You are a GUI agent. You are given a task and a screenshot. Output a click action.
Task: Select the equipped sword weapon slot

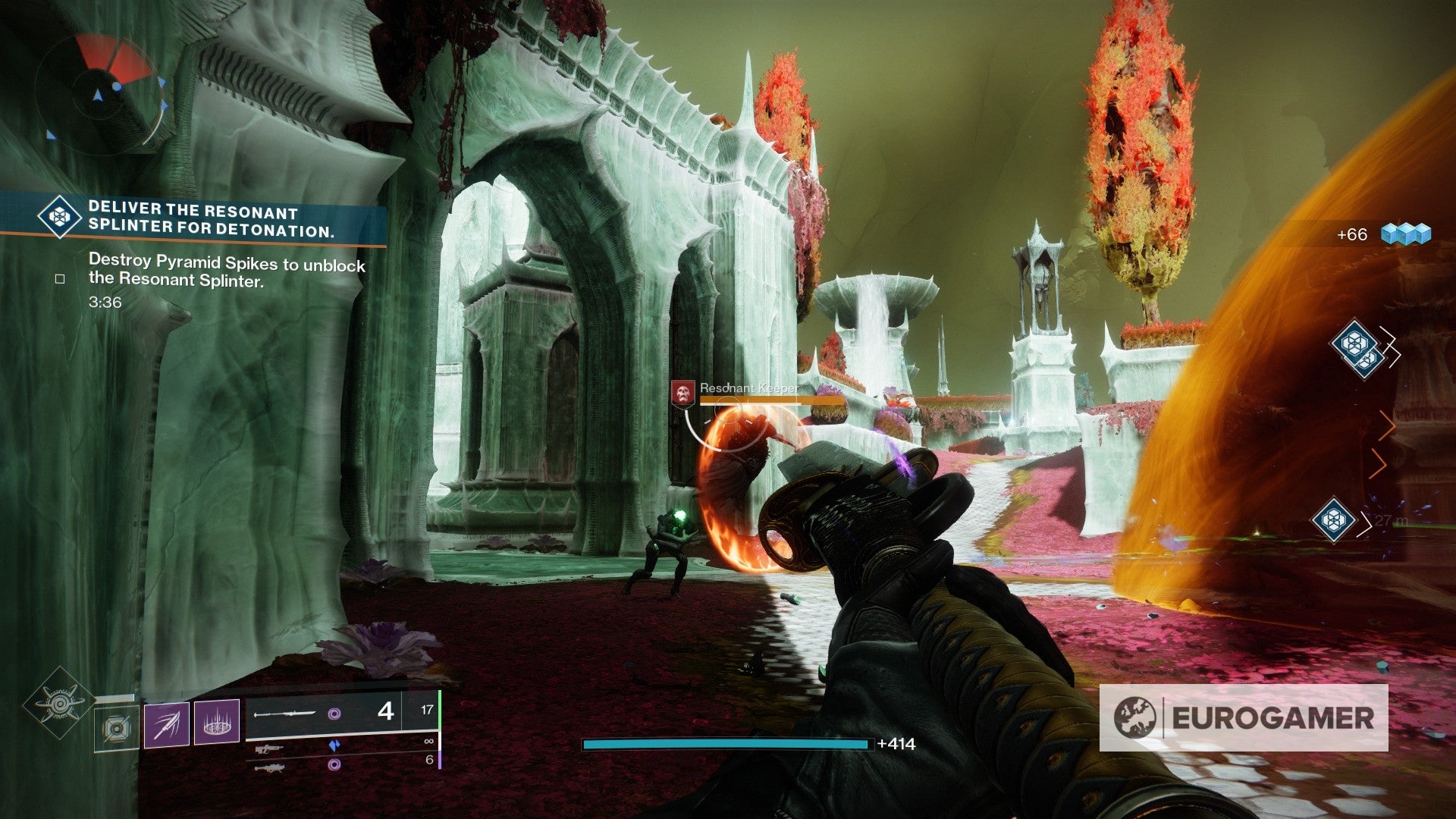pyautogui.click(x=325, y=714)
